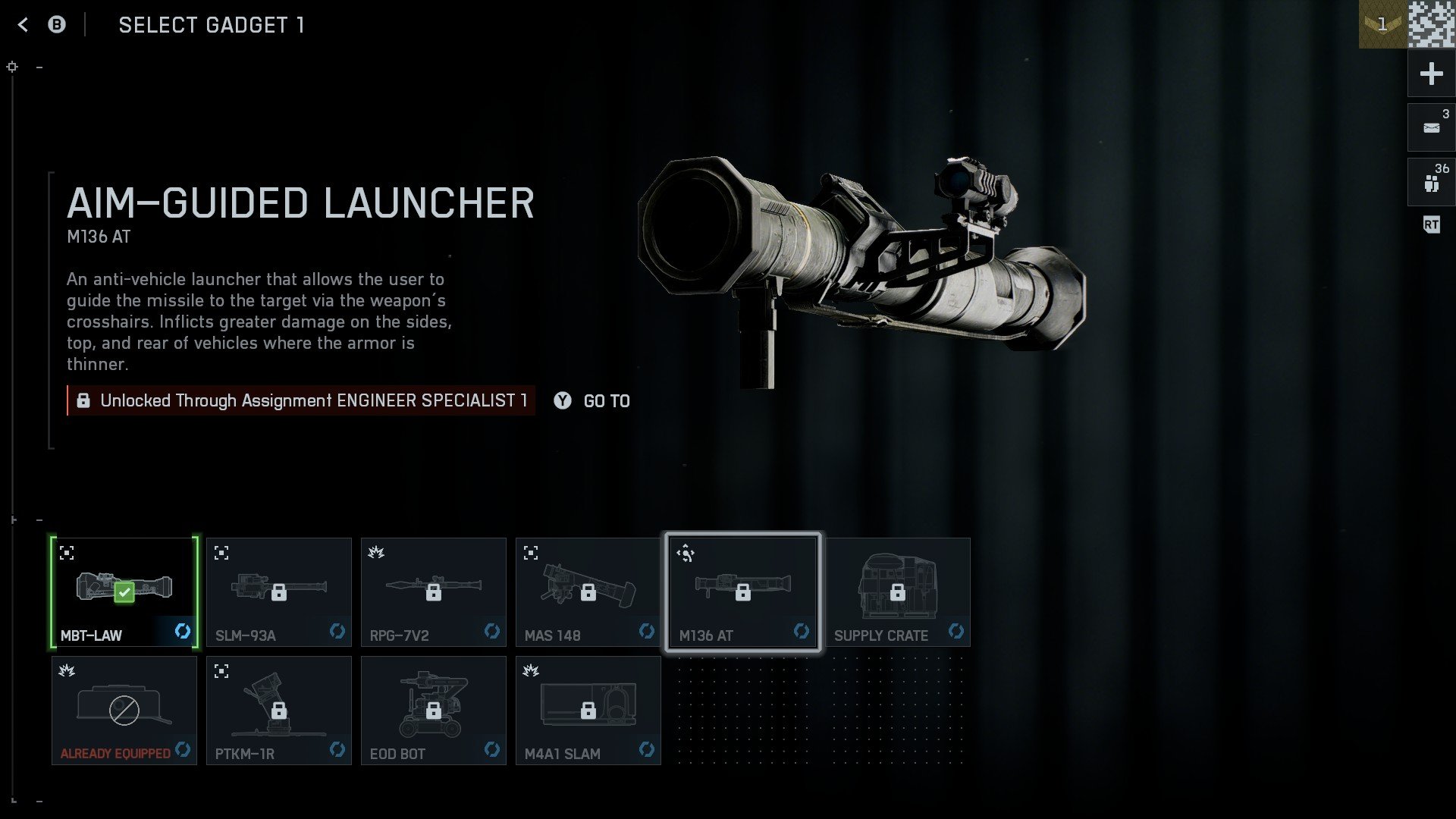Open the social panel showing 36 players
The height and width of the screenshot is (819, 1456).
(1430, 182)
